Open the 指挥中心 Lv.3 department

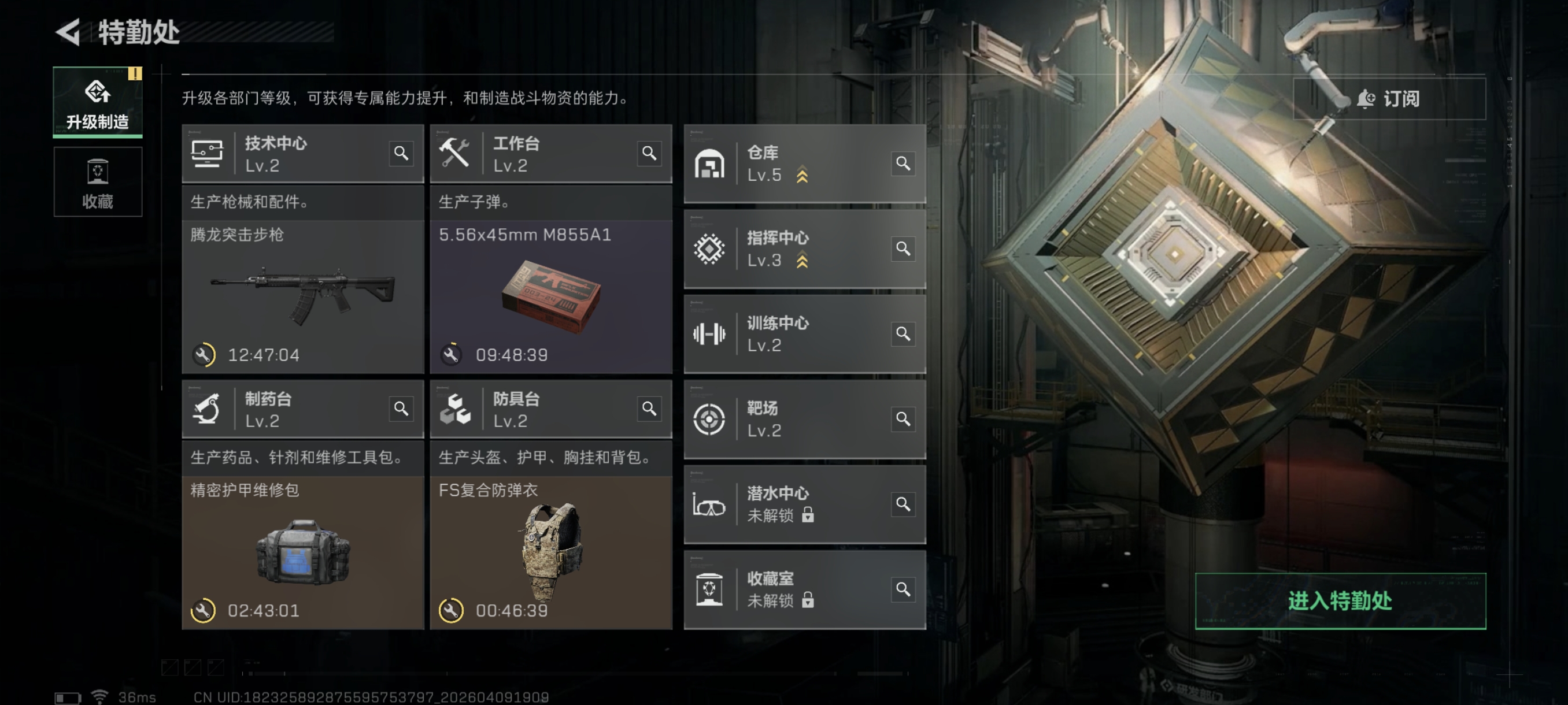792,249
